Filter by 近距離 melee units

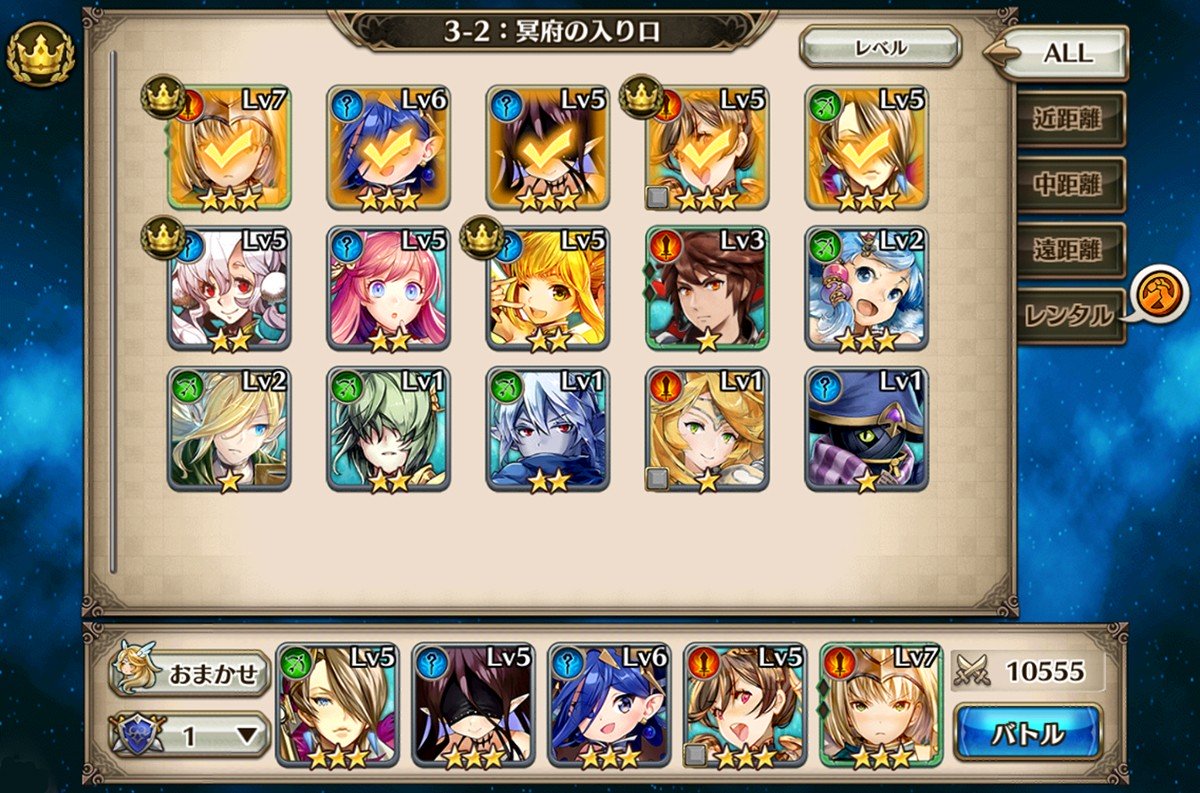click(1069, 119)
